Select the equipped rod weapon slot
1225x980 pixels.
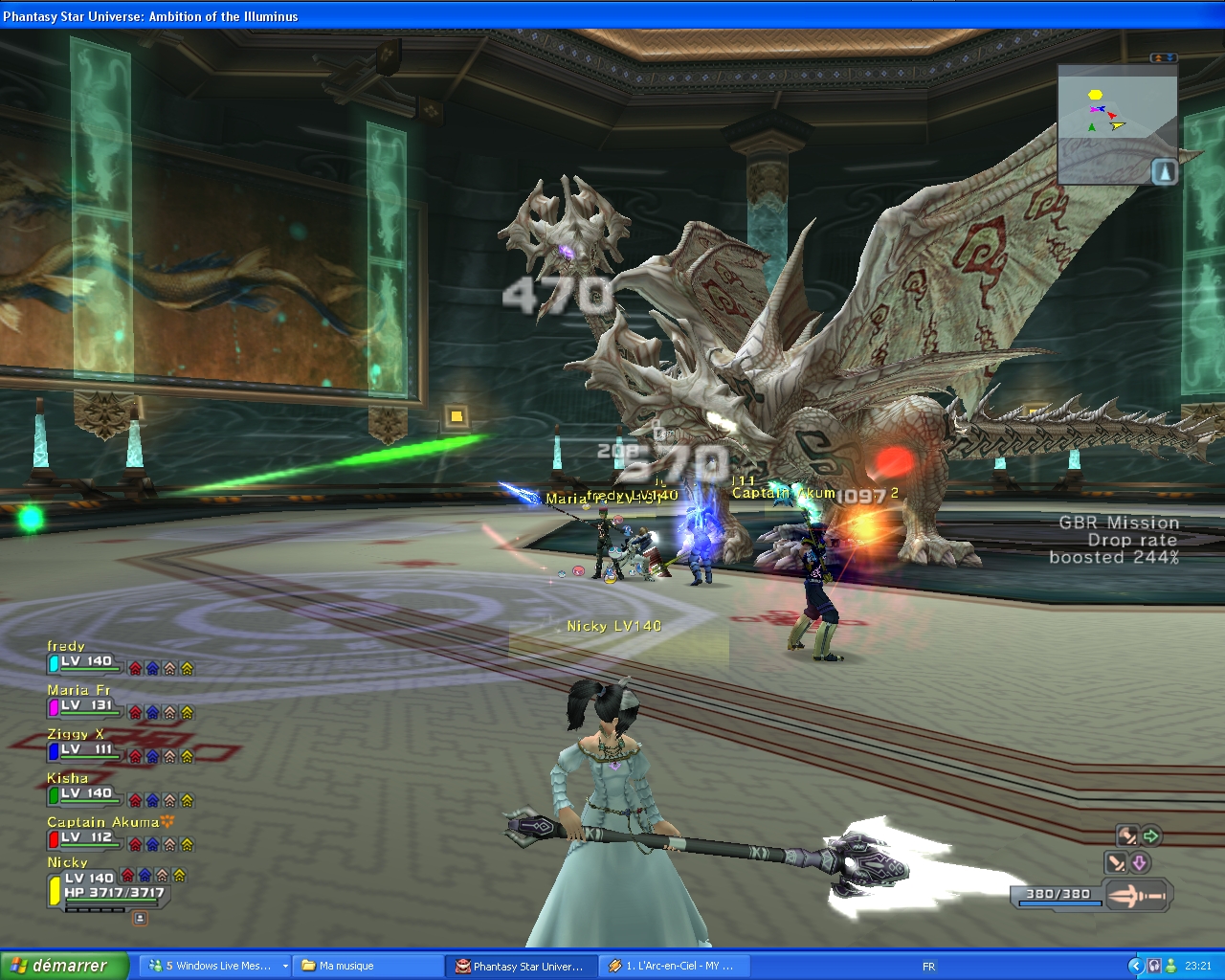1138,897
